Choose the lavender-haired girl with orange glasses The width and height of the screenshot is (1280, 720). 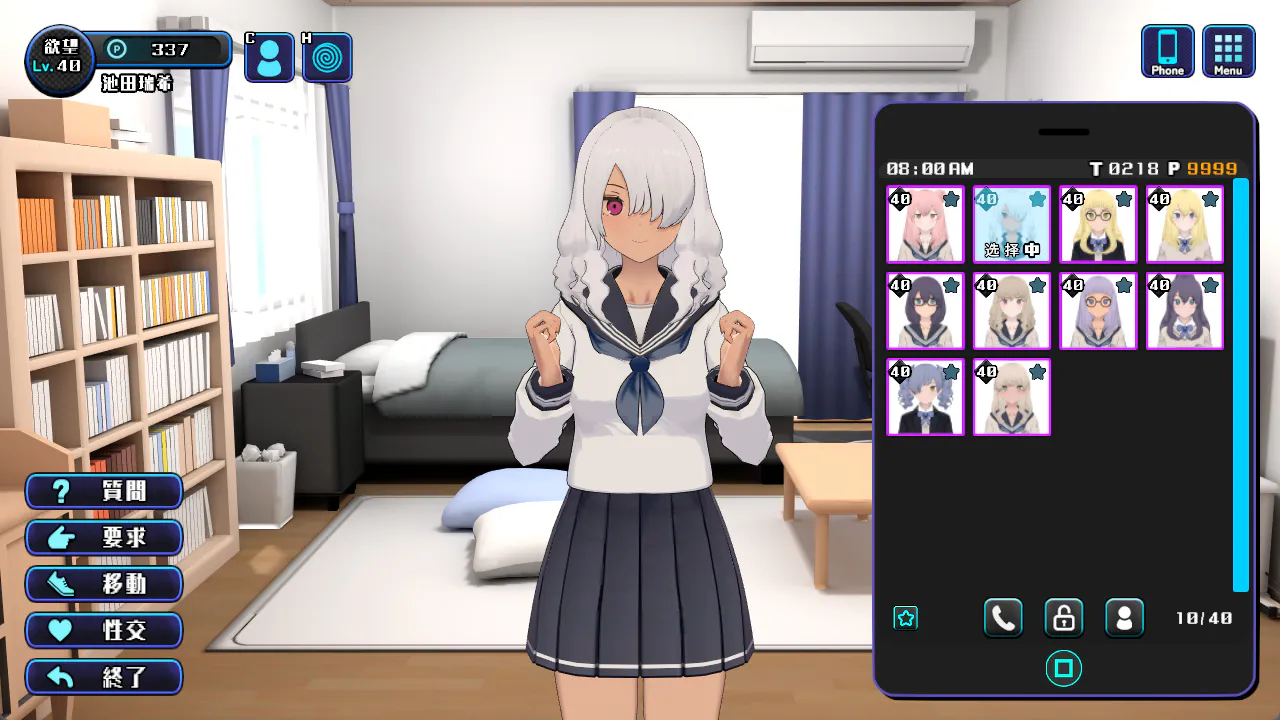click(x=1098, y=311)
